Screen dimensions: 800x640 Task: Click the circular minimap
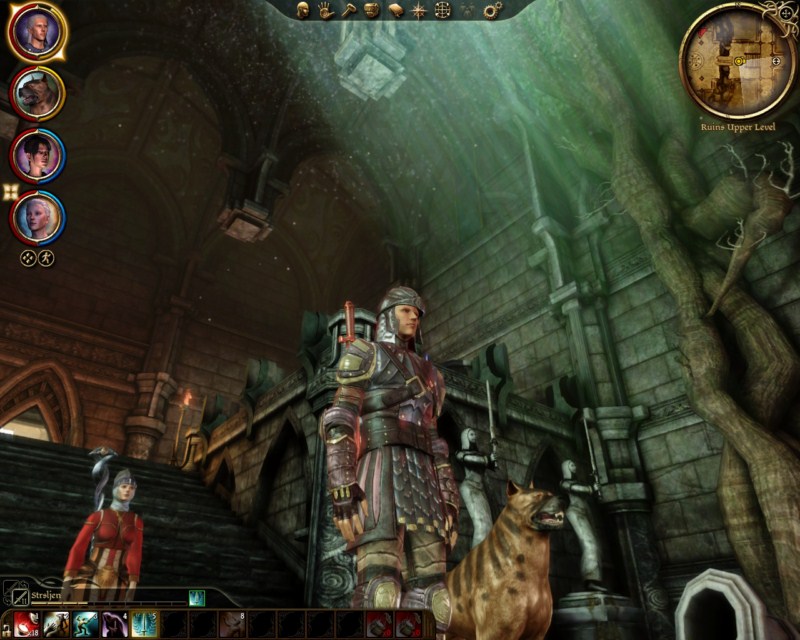pyautogui.click(x=738, y=60)
